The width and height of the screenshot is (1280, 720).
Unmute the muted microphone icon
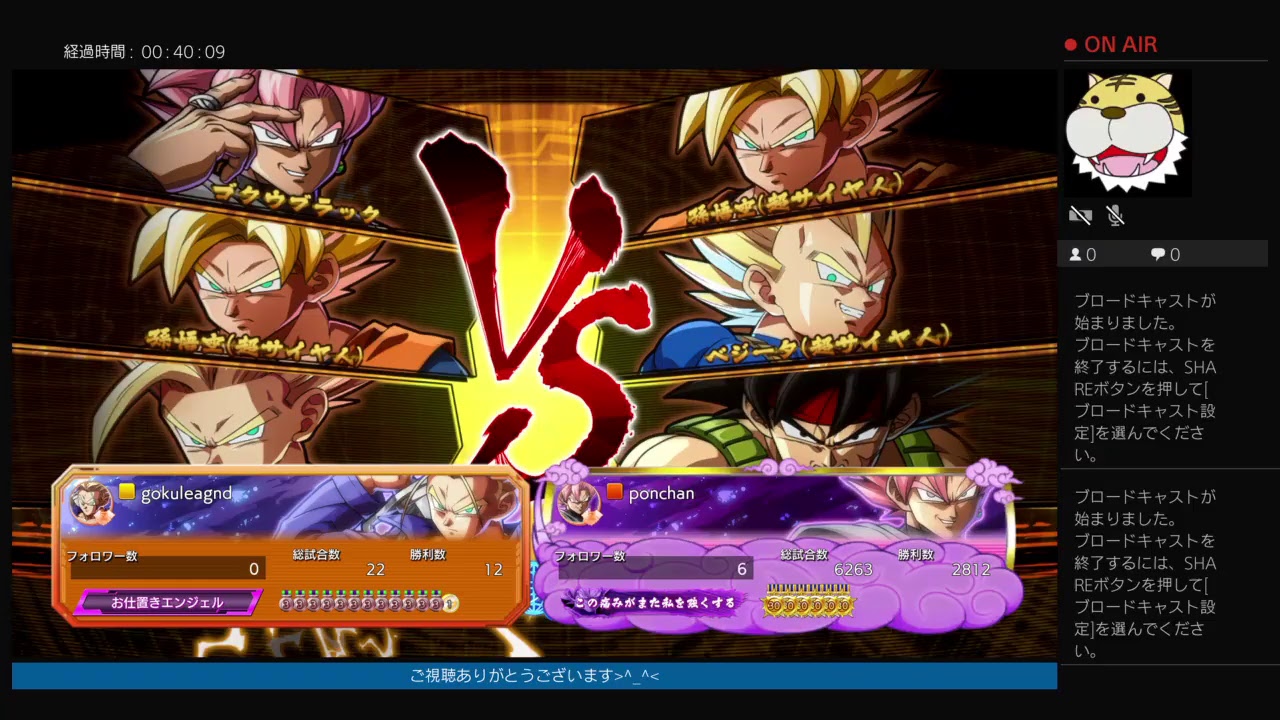(1116, 215)
